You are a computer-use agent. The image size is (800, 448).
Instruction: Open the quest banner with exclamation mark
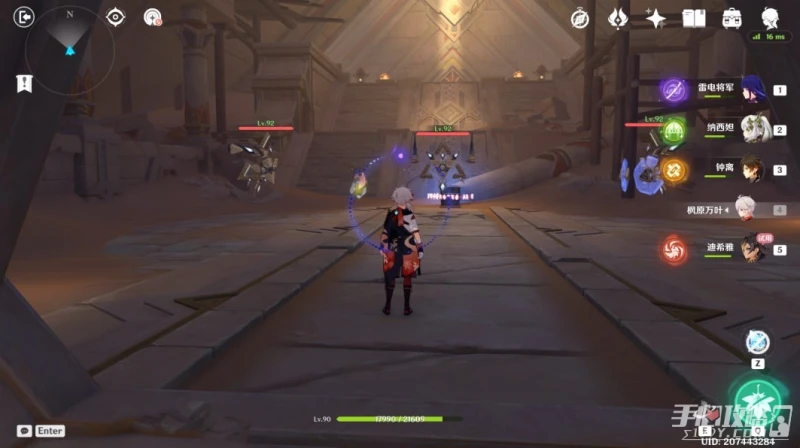(x=24, y=84)
